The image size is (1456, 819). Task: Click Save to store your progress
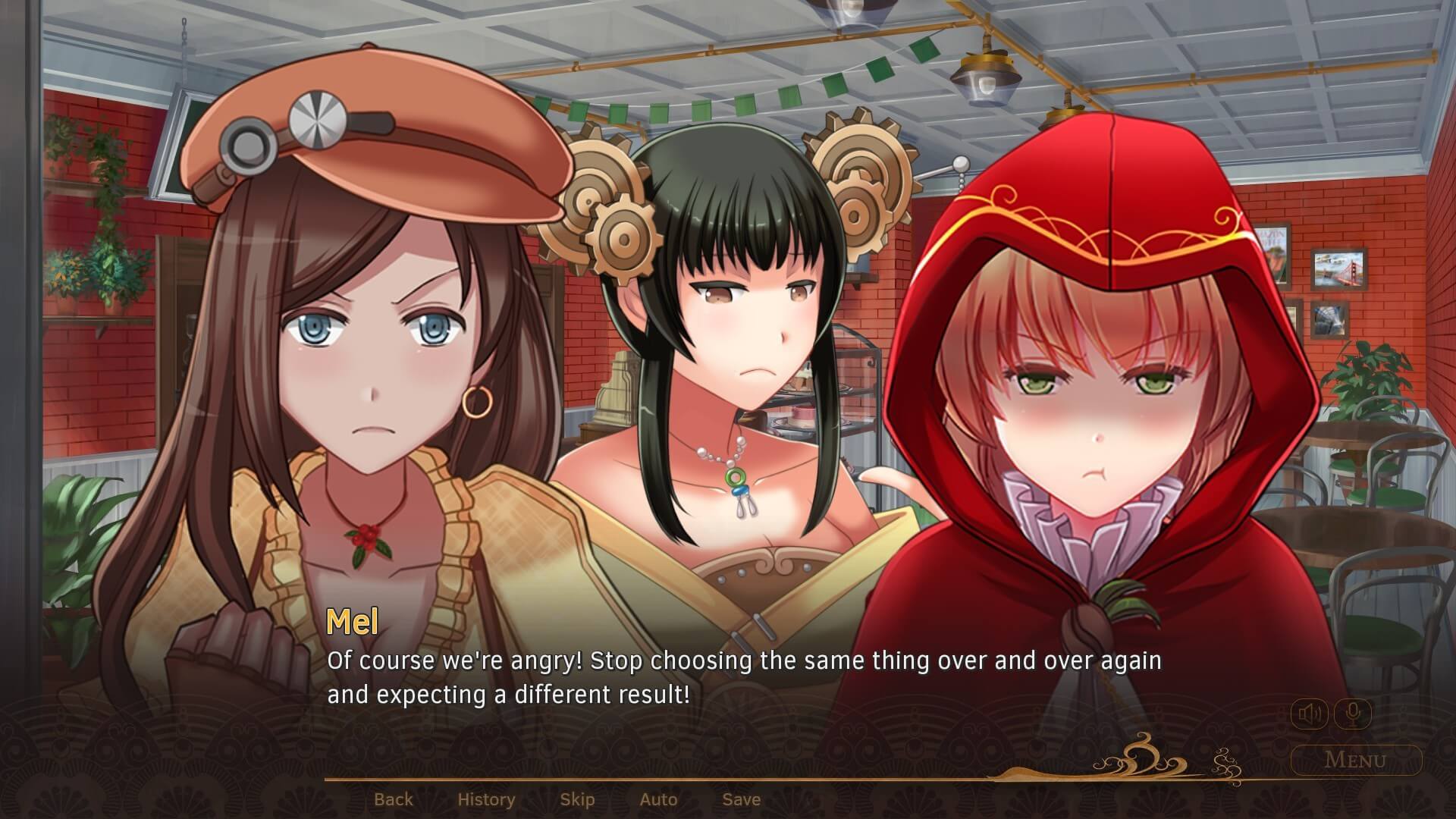point(740,799)
